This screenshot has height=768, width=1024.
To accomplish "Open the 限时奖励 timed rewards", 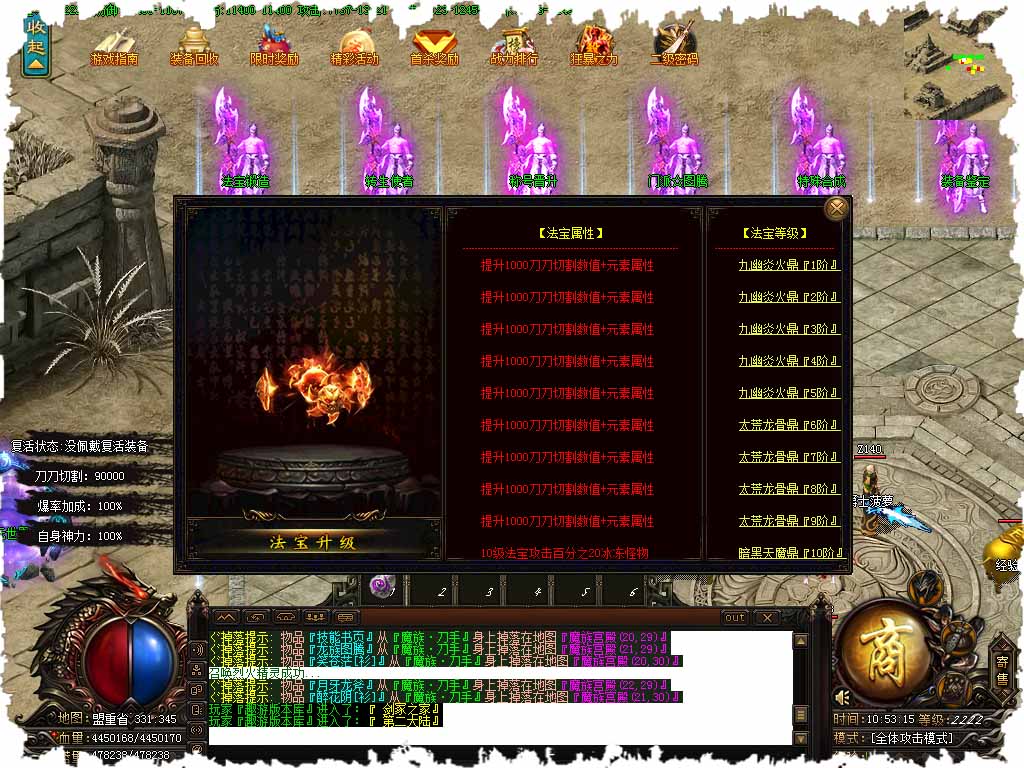I will pyautogui.click(x=274, y=45).
